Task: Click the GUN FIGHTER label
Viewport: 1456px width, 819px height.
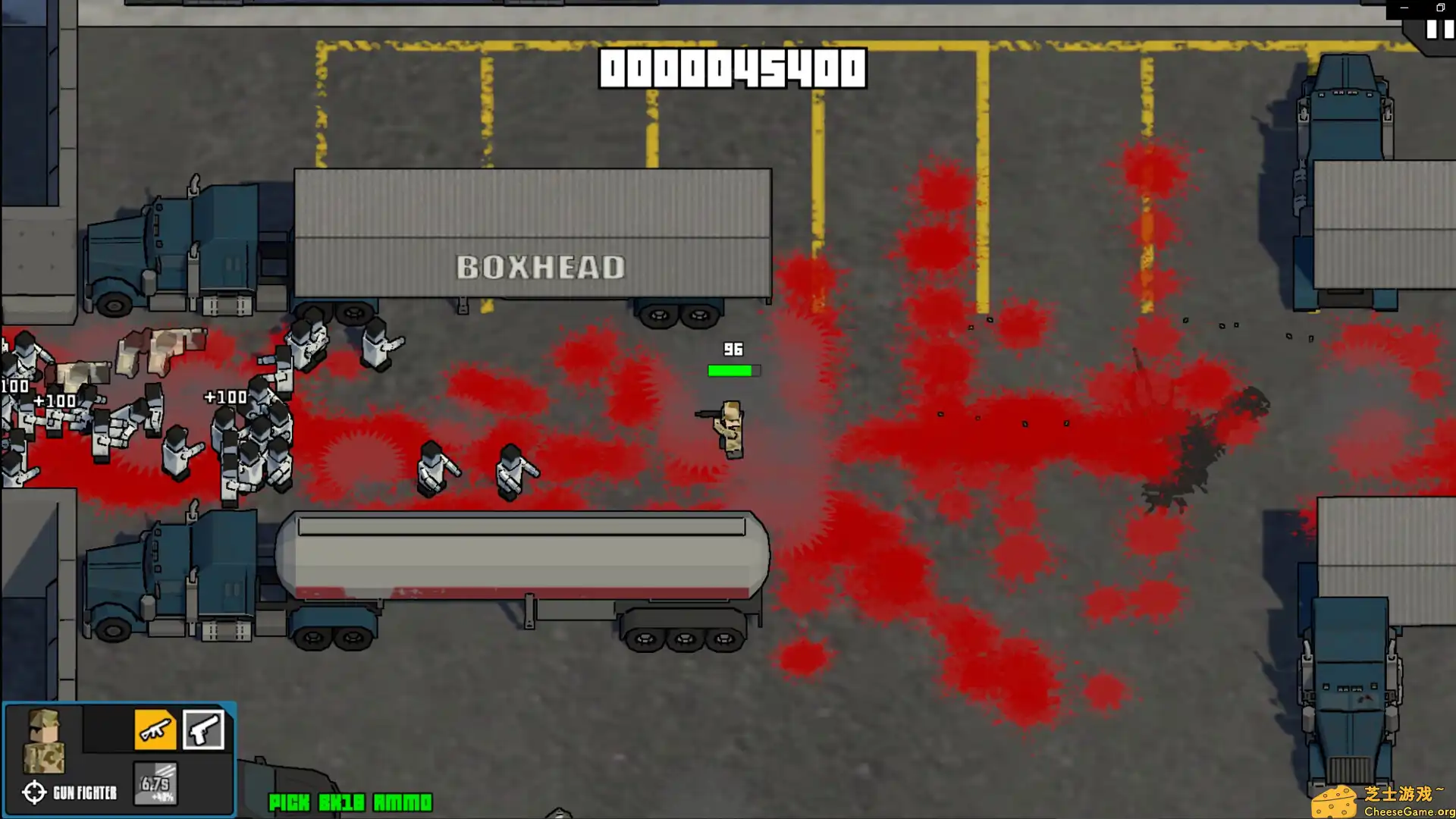Action: click(85, 792)
